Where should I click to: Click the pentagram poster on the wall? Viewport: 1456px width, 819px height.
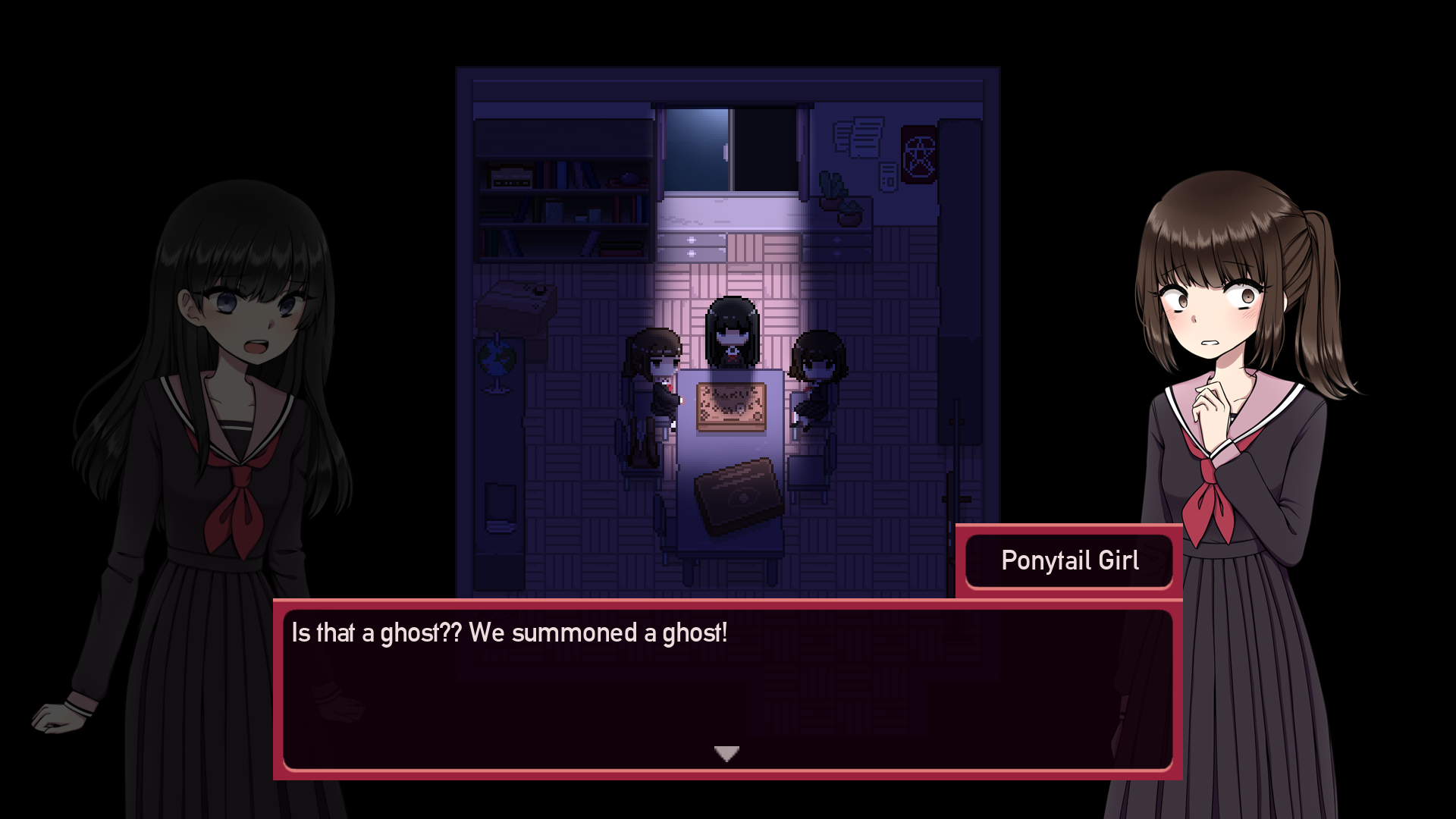[918, 155]
